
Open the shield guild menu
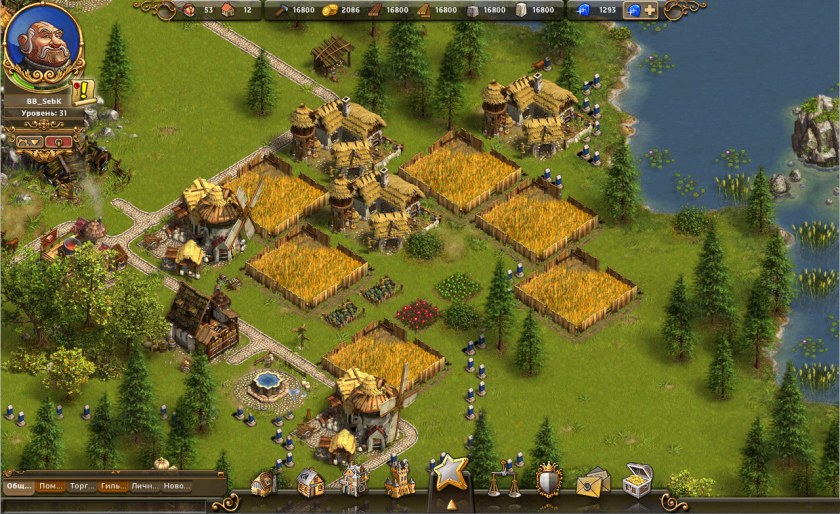548,479
